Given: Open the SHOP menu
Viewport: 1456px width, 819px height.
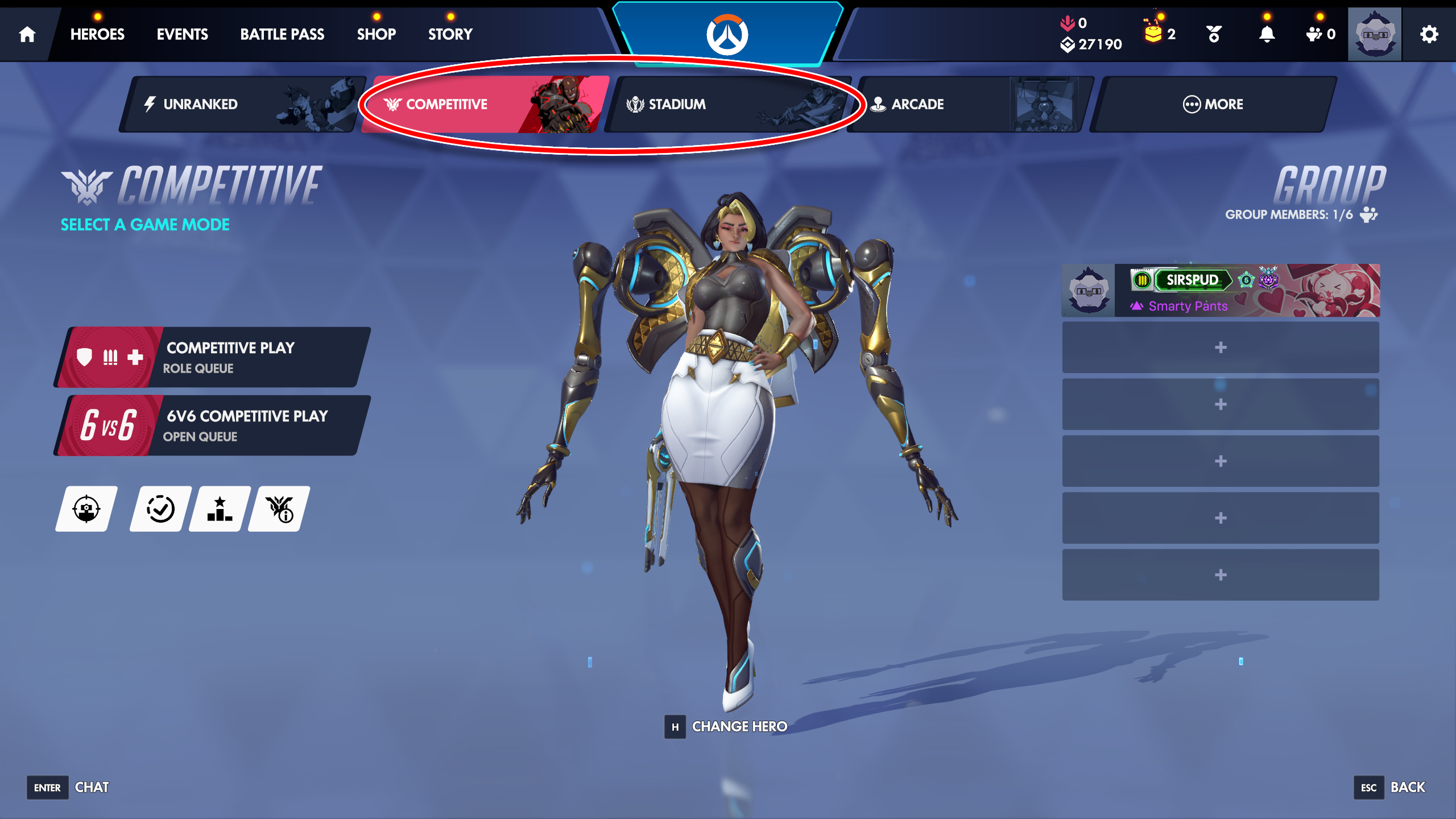Looking at the screenshot, I should (377, 34).
